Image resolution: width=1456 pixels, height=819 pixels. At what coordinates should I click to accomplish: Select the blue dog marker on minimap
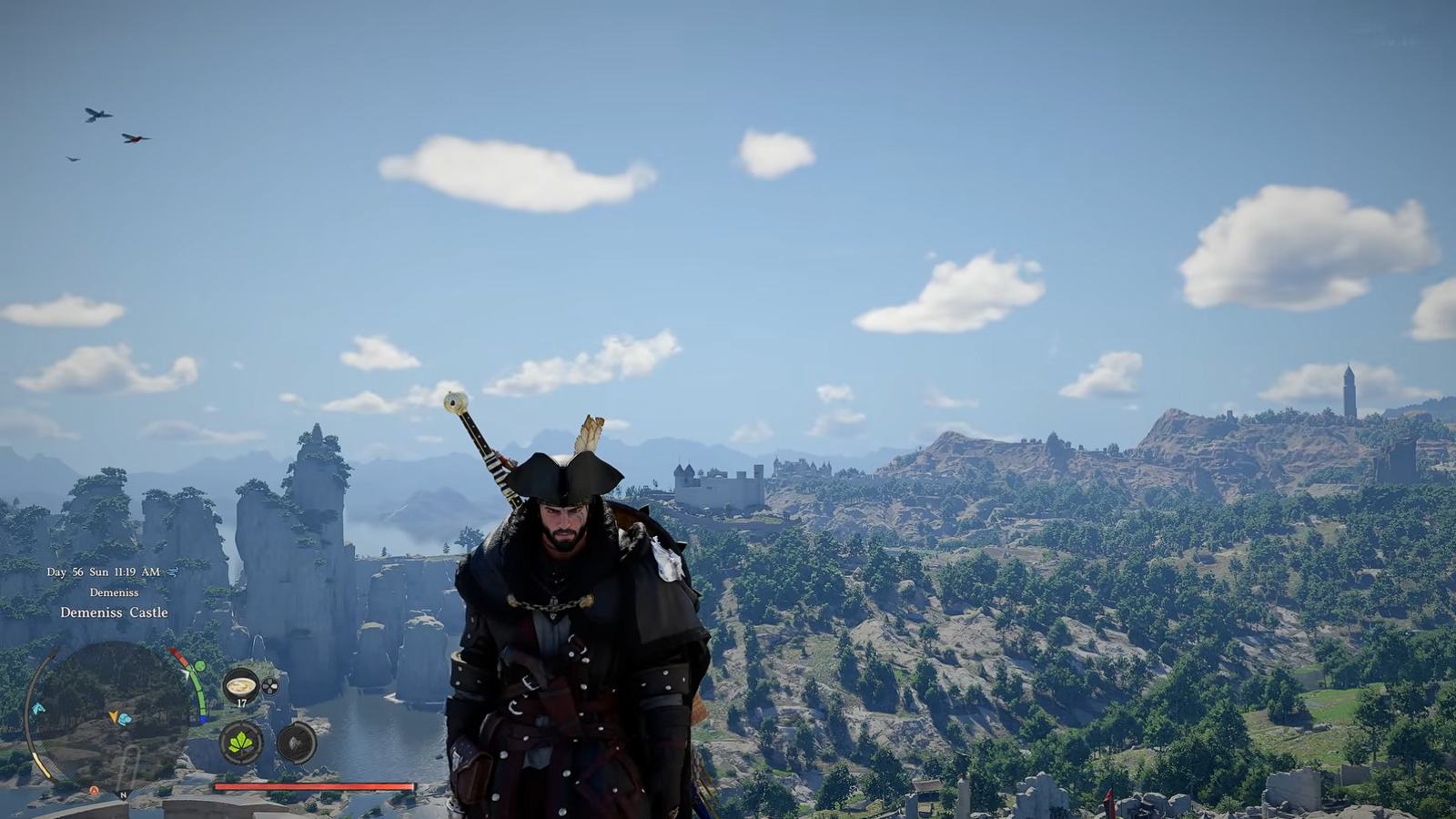125,719
